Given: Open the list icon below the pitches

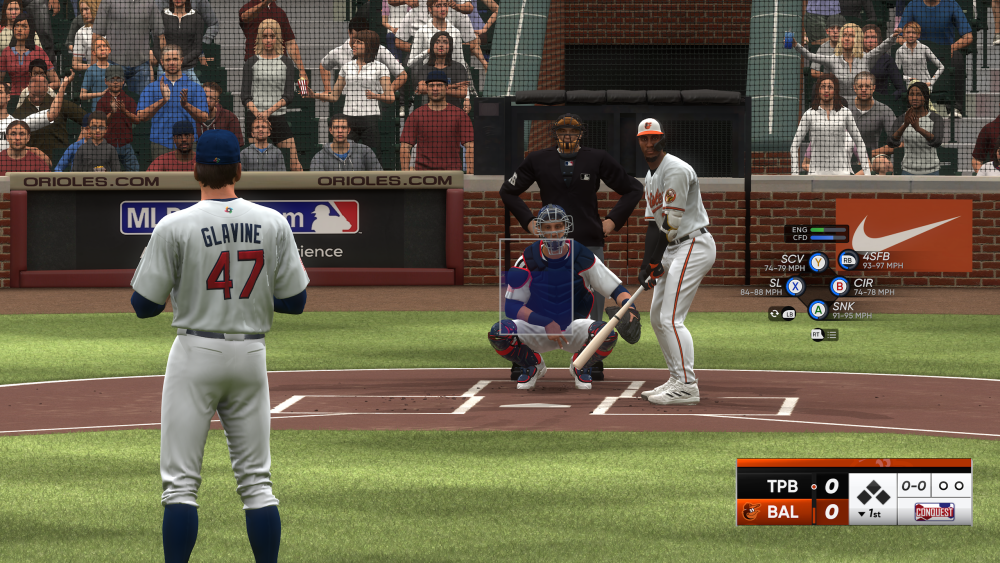Looking at the screenshot, I should point(831,335).
